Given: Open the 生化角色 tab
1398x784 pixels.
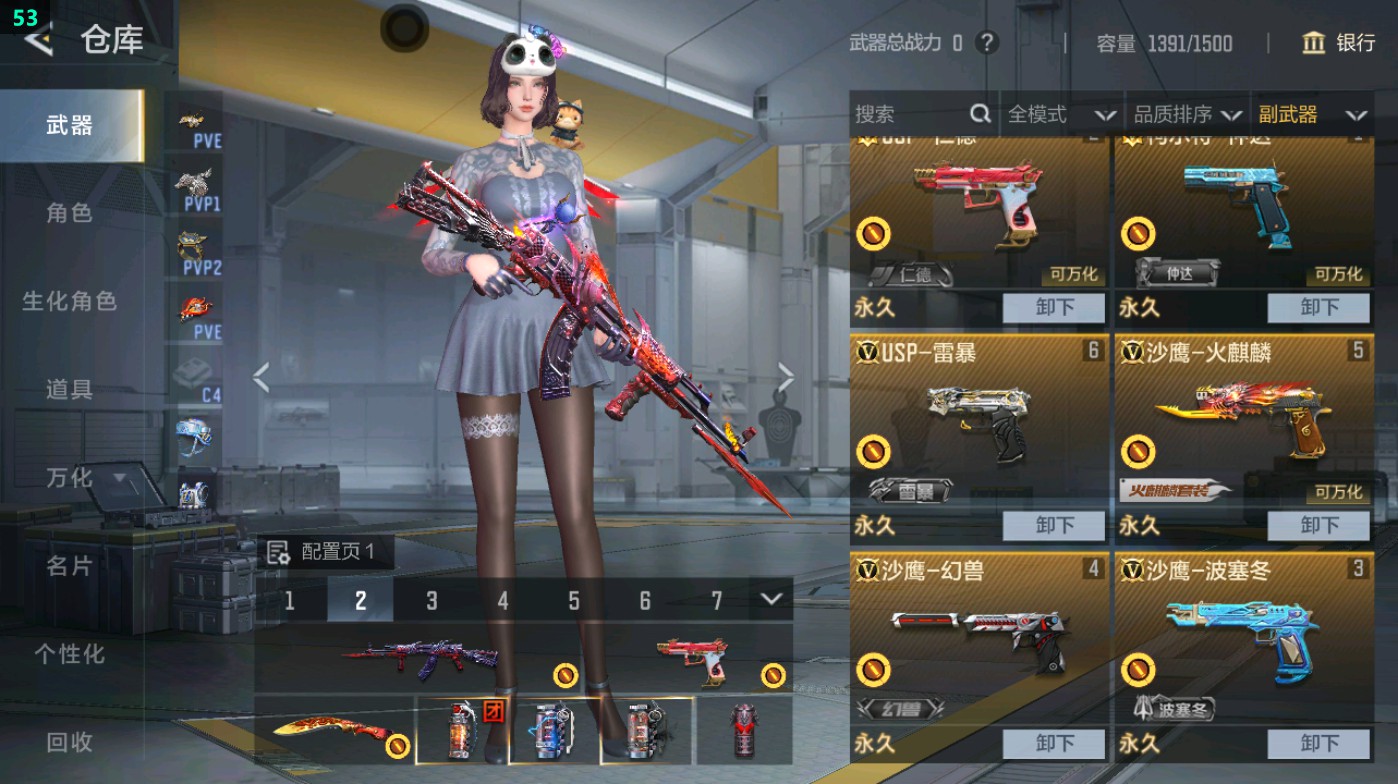Looking at the screenshot, I should pos(69,301).
